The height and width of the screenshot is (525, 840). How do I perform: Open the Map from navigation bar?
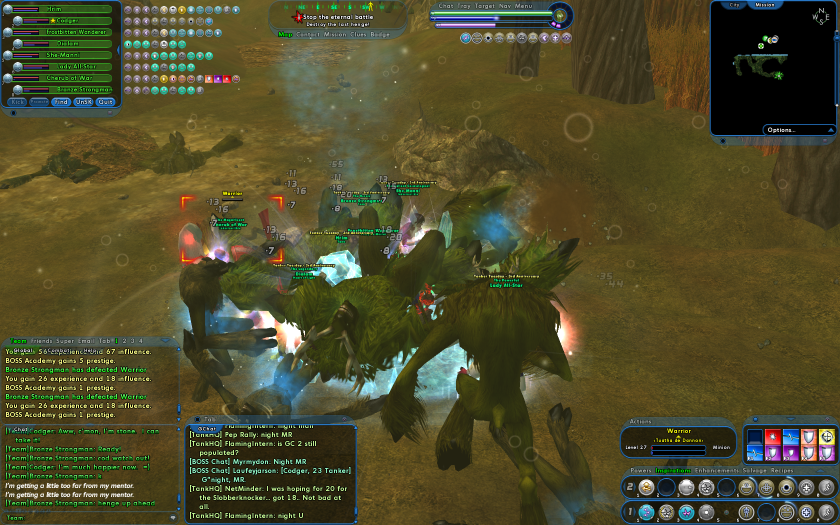(285, 34)
